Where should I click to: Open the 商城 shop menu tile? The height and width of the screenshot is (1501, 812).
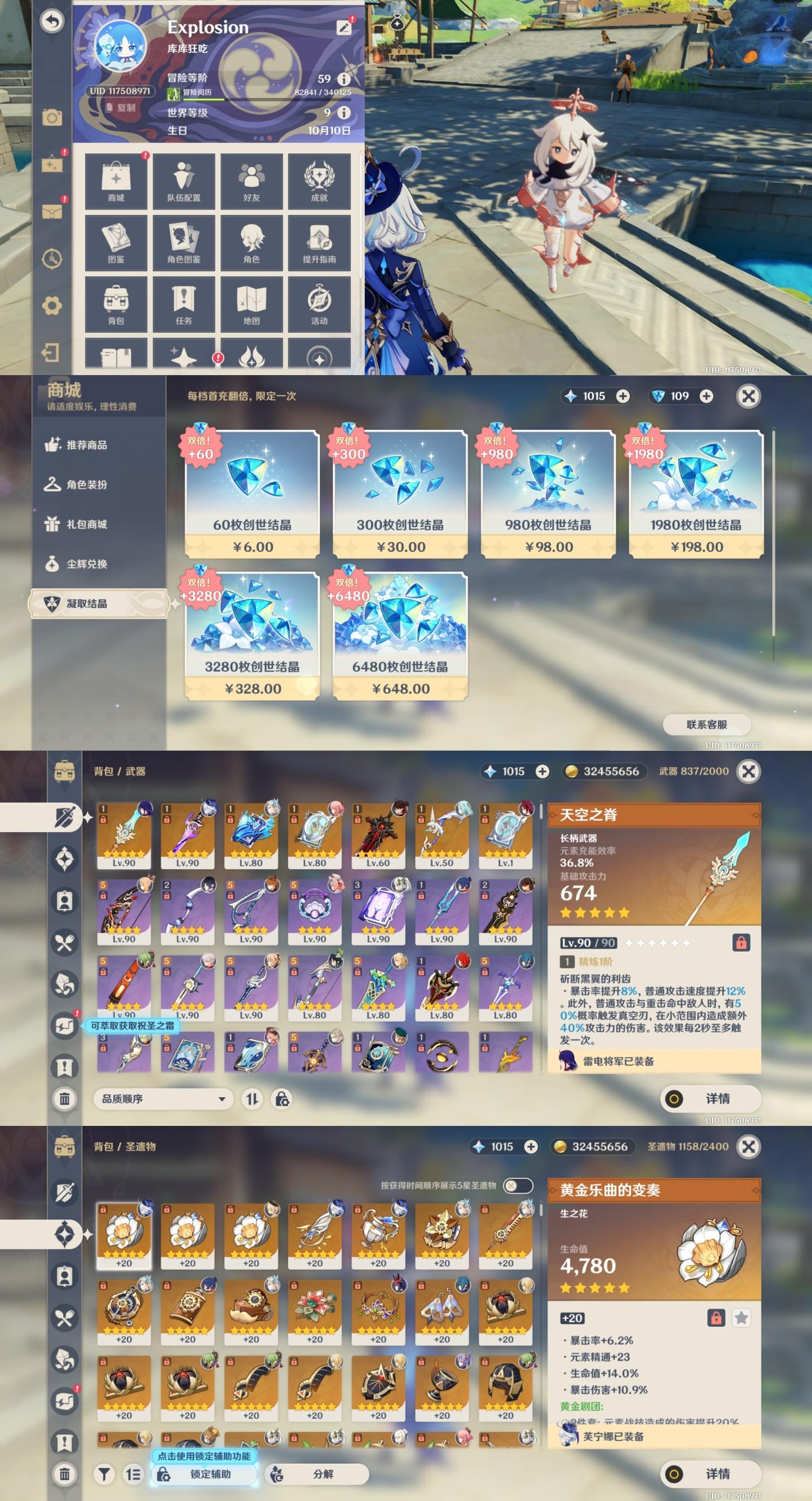point(116,181)
